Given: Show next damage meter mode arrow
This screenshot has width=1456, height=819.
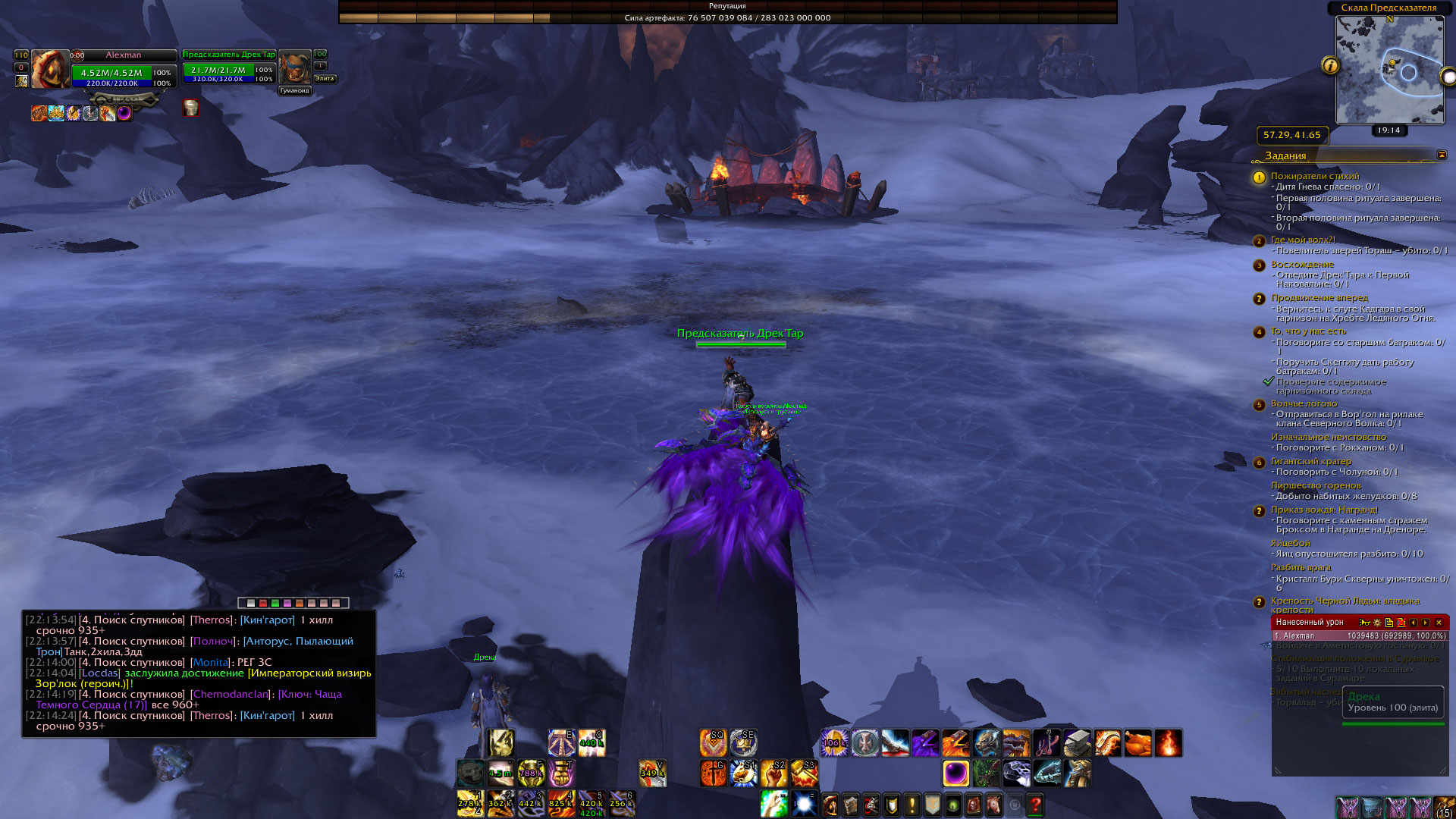Looking at the screenshot, I should click(x=1426, y=623).
